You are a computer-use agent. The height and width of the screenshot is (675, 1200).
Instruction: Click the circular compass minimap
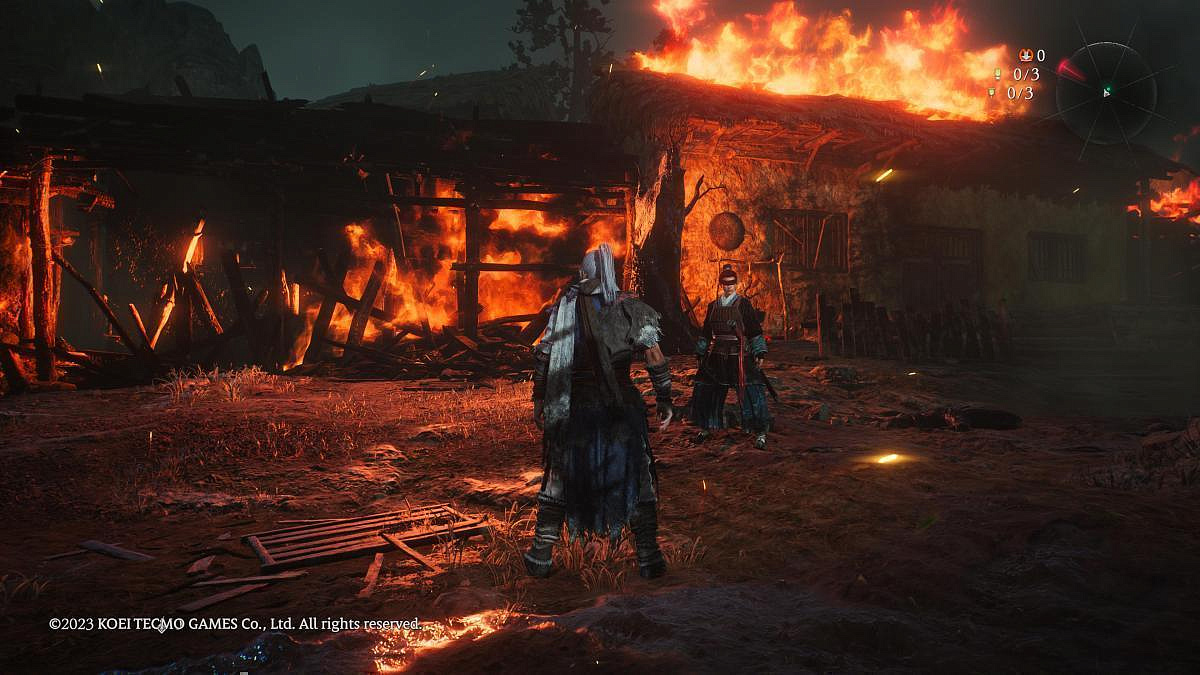[x=1106, y=92]
